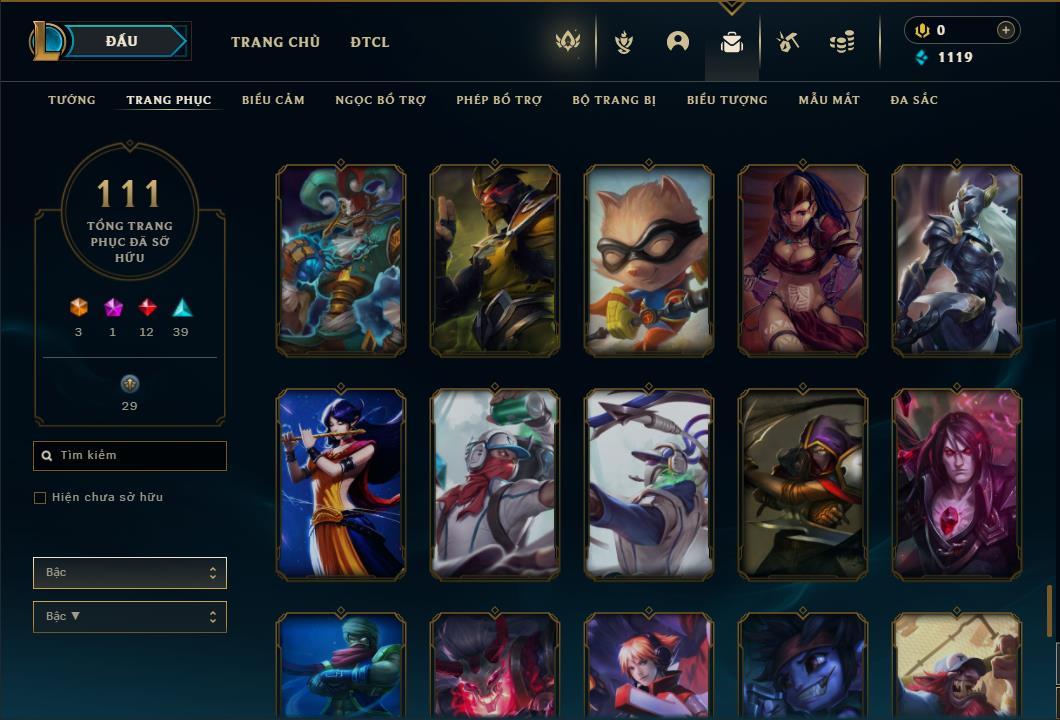
Task: Open the Bậc ▼ sort dropdown
Action: 130,617
